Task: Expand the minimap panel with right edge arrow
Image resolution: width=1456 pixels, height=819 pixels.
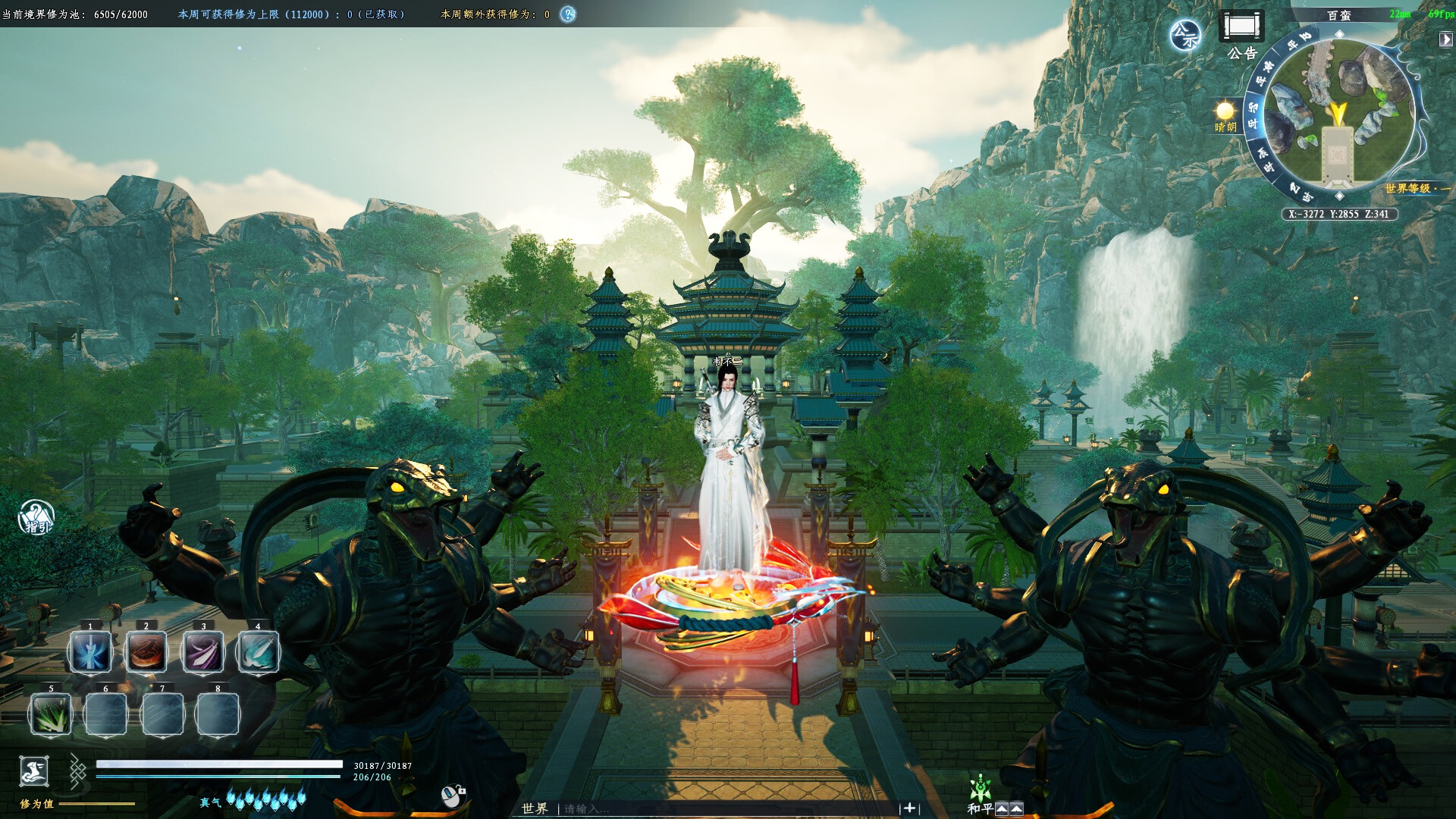Action: pyautogui.click(x=1445, y=38)
